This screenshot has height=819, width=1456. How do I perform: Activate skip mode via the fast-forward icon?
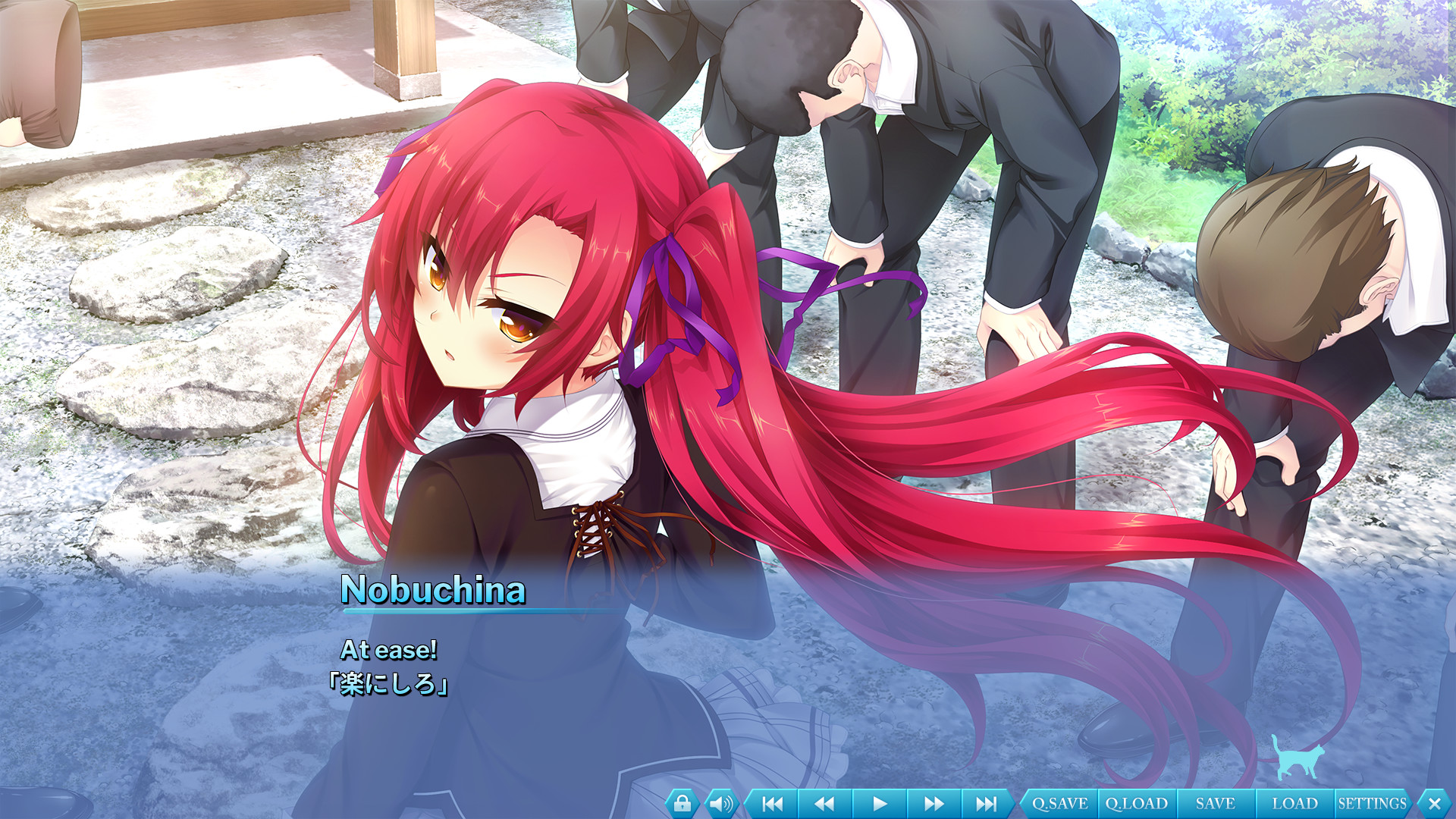tap(932, 802)
